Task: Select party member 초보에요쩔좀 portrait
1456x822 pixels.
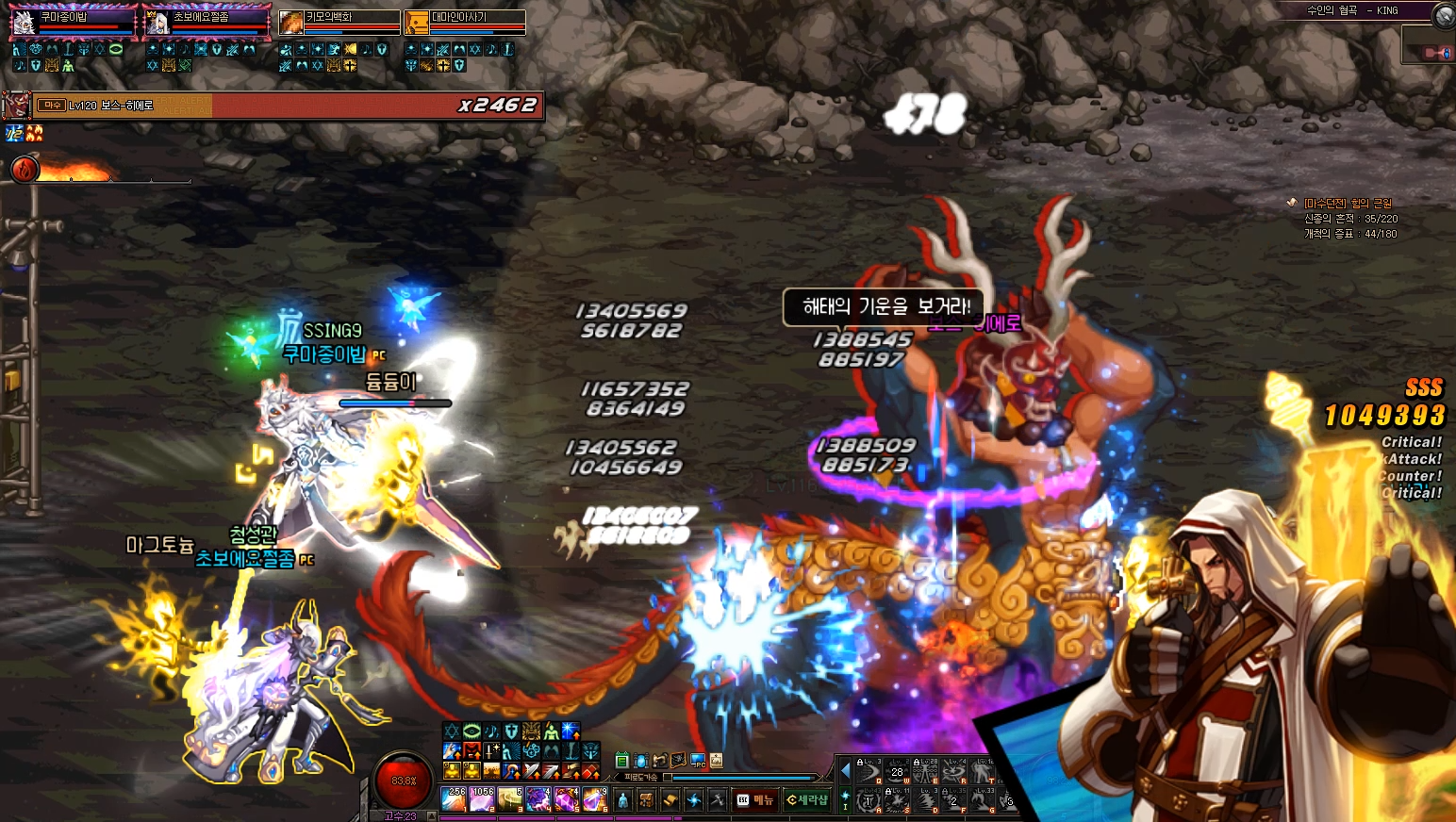Action: [x=157, y=22]
